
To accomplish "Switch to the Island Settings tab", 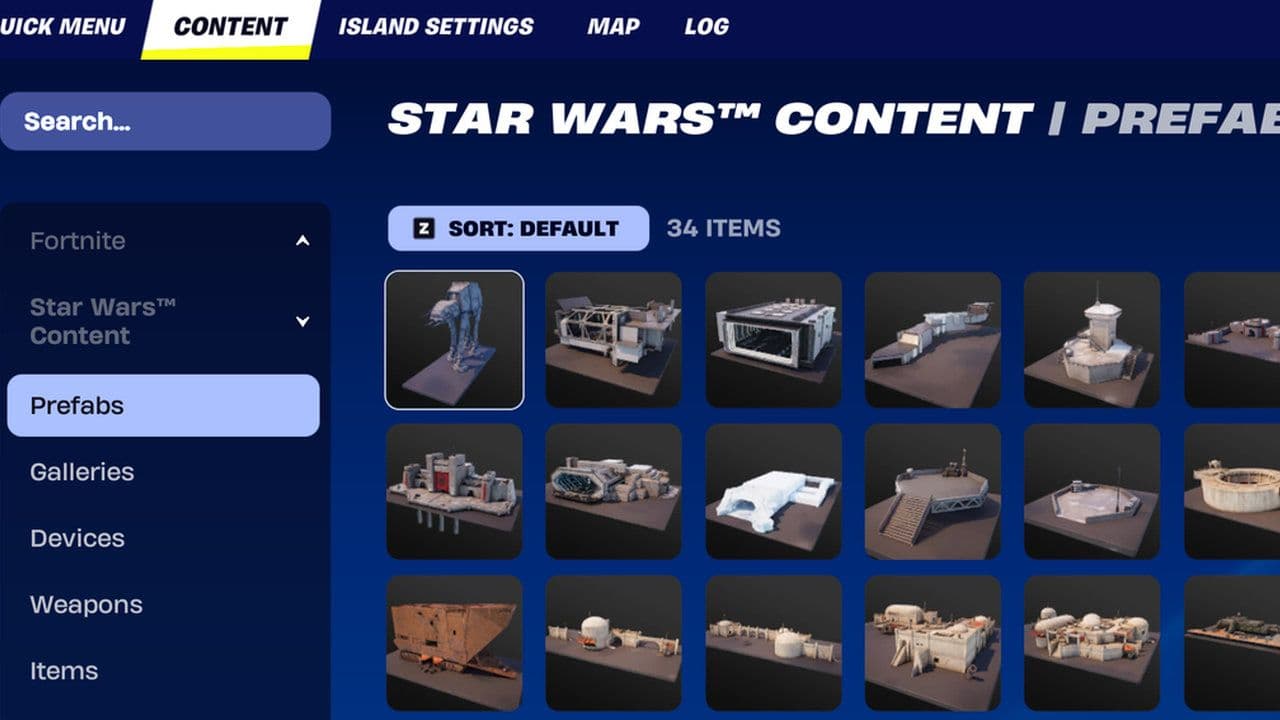I will point(433,27).
